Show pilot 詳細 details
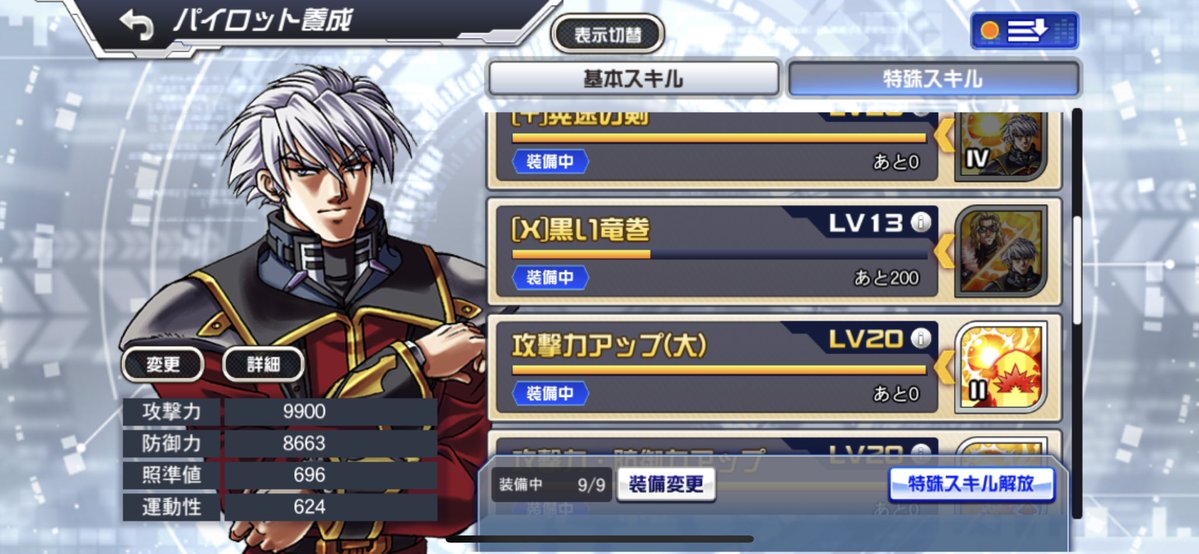 click(262, 365)
